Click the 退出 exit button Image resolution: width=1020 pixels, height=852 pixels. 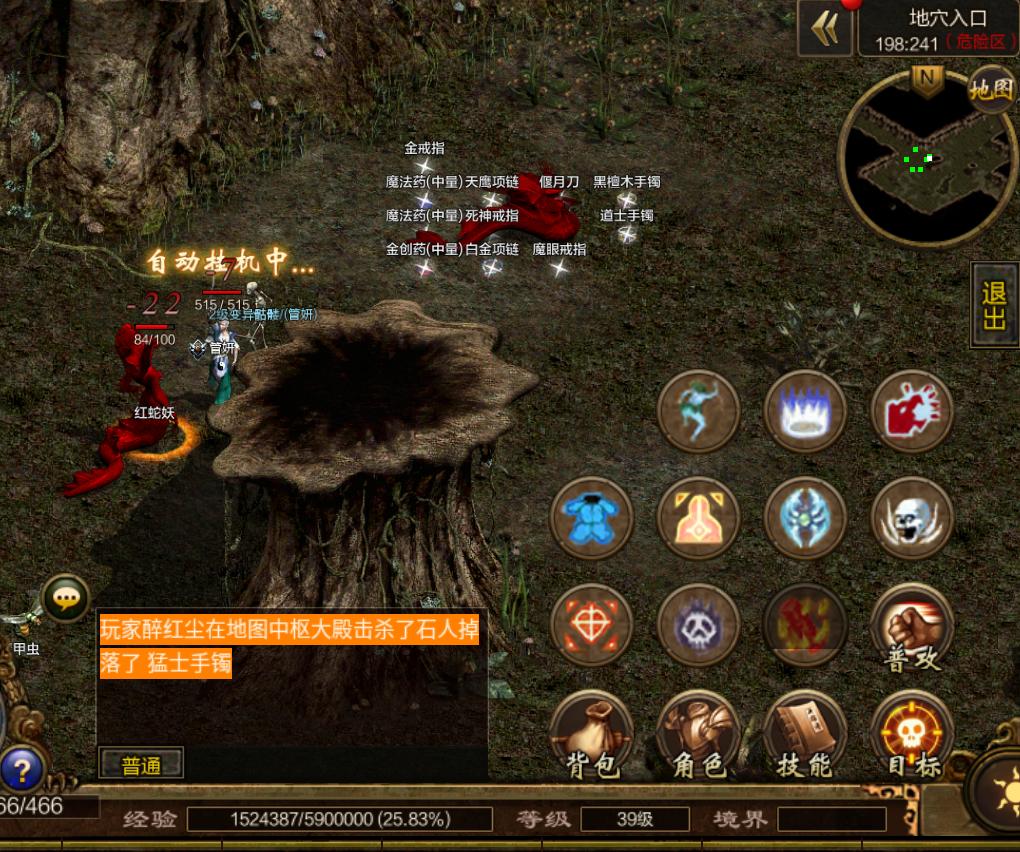click(995, 306)
